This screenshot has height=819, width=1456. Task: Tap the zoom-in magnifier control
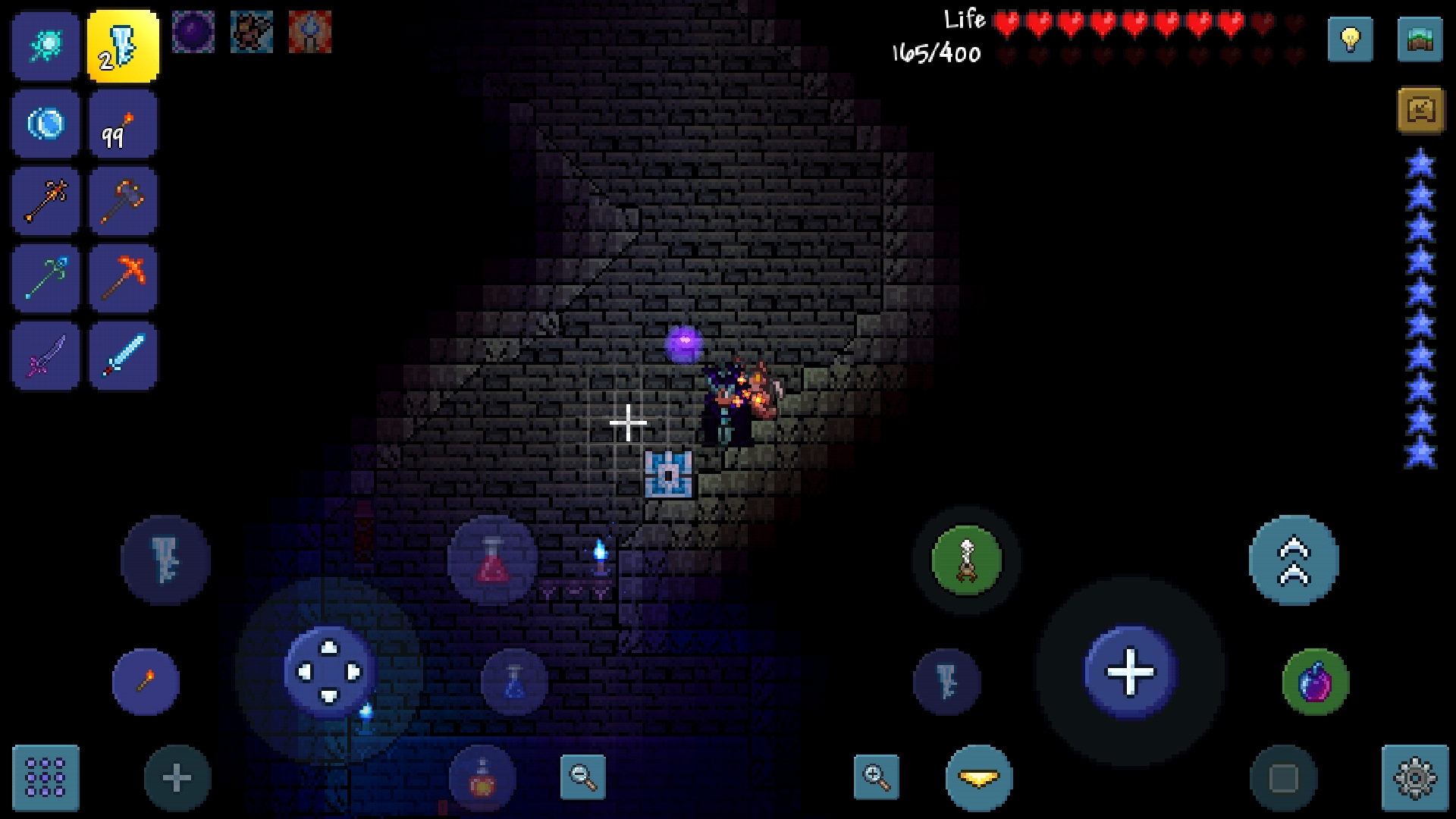[877, 778]
